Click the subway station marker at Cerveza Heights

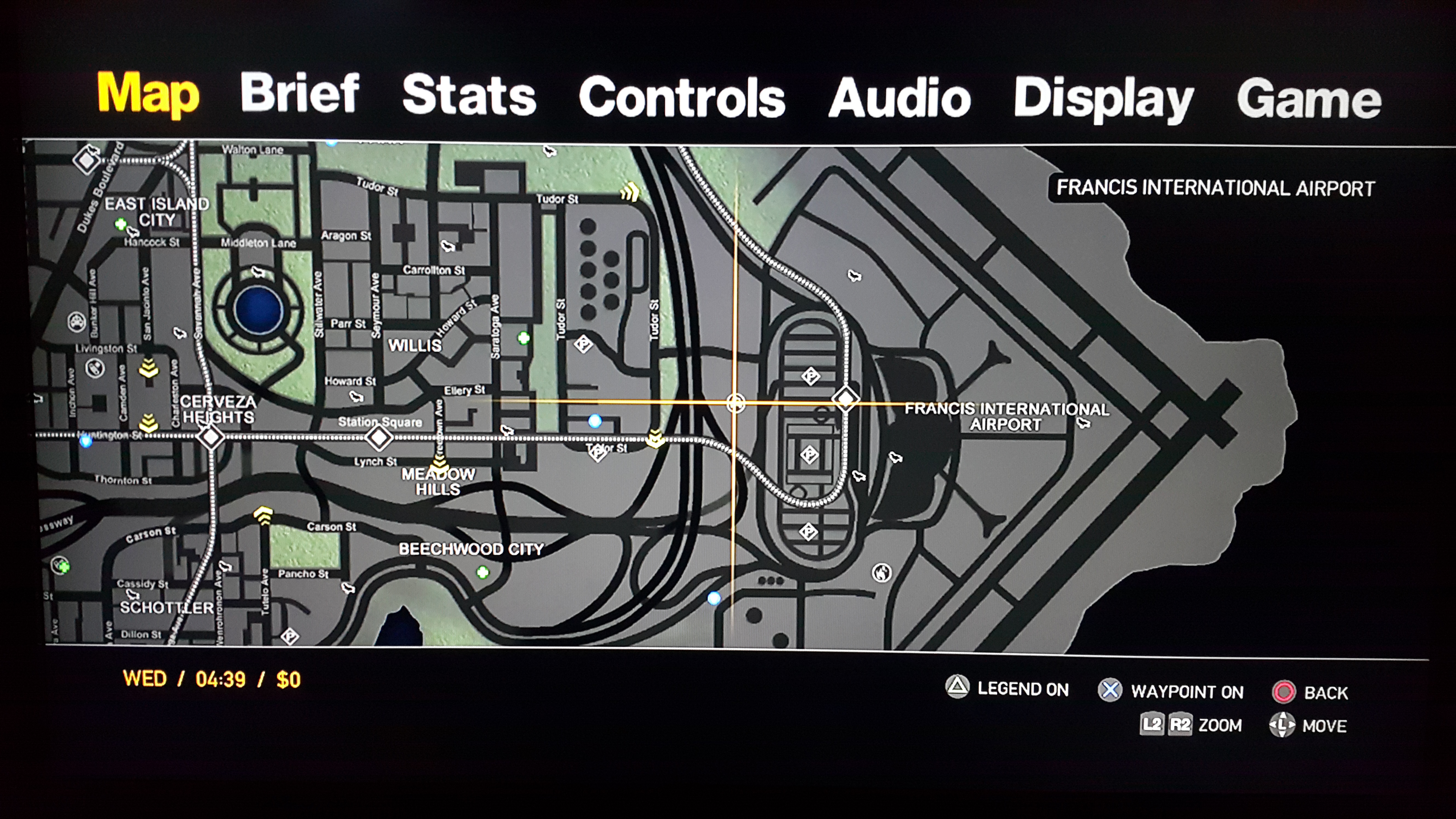211,437
